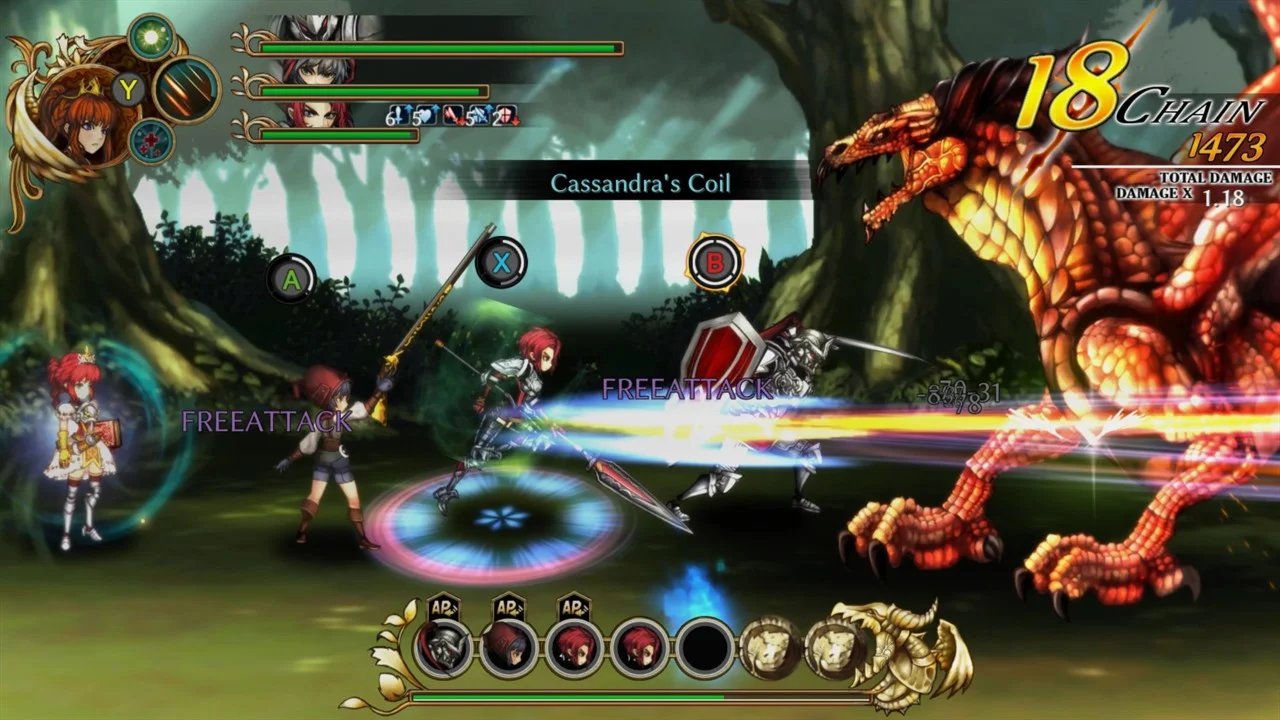Inspect the blue heart buff status icon
The height and width of the screenshot is (720, 1280).
tap(424, 116)
